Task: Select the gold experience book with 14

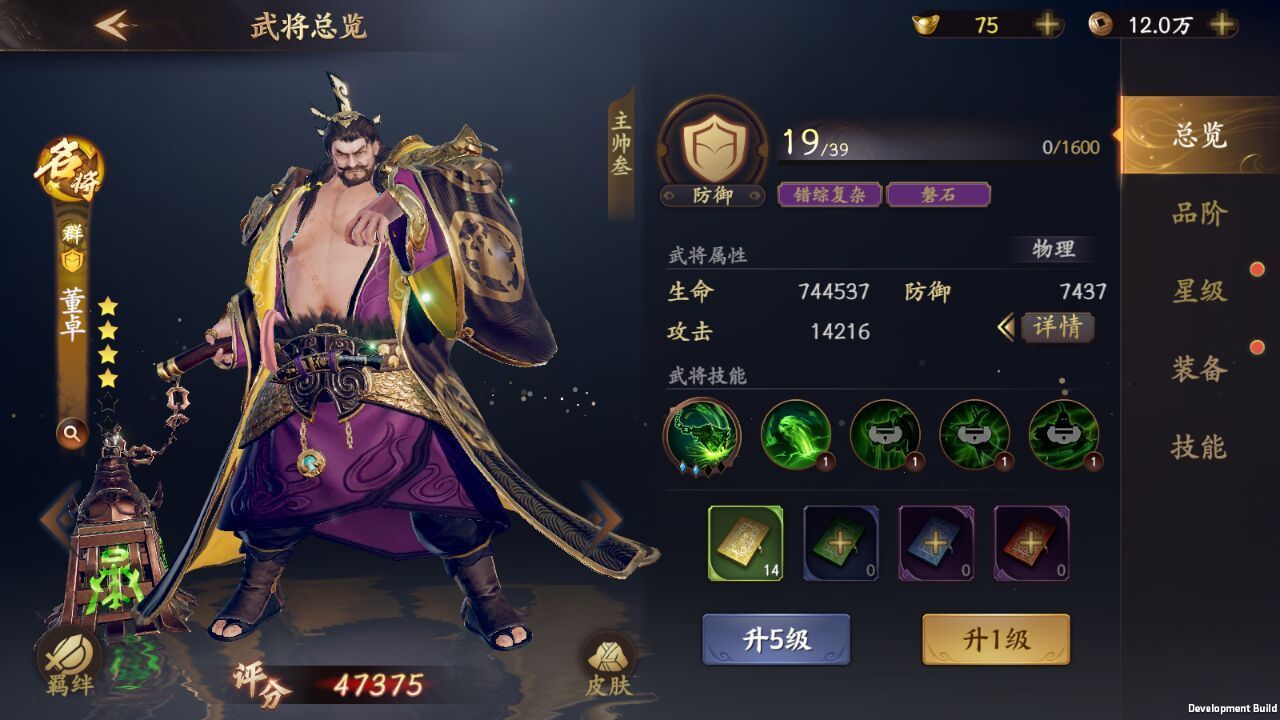Action: click(x=747, y=545)
